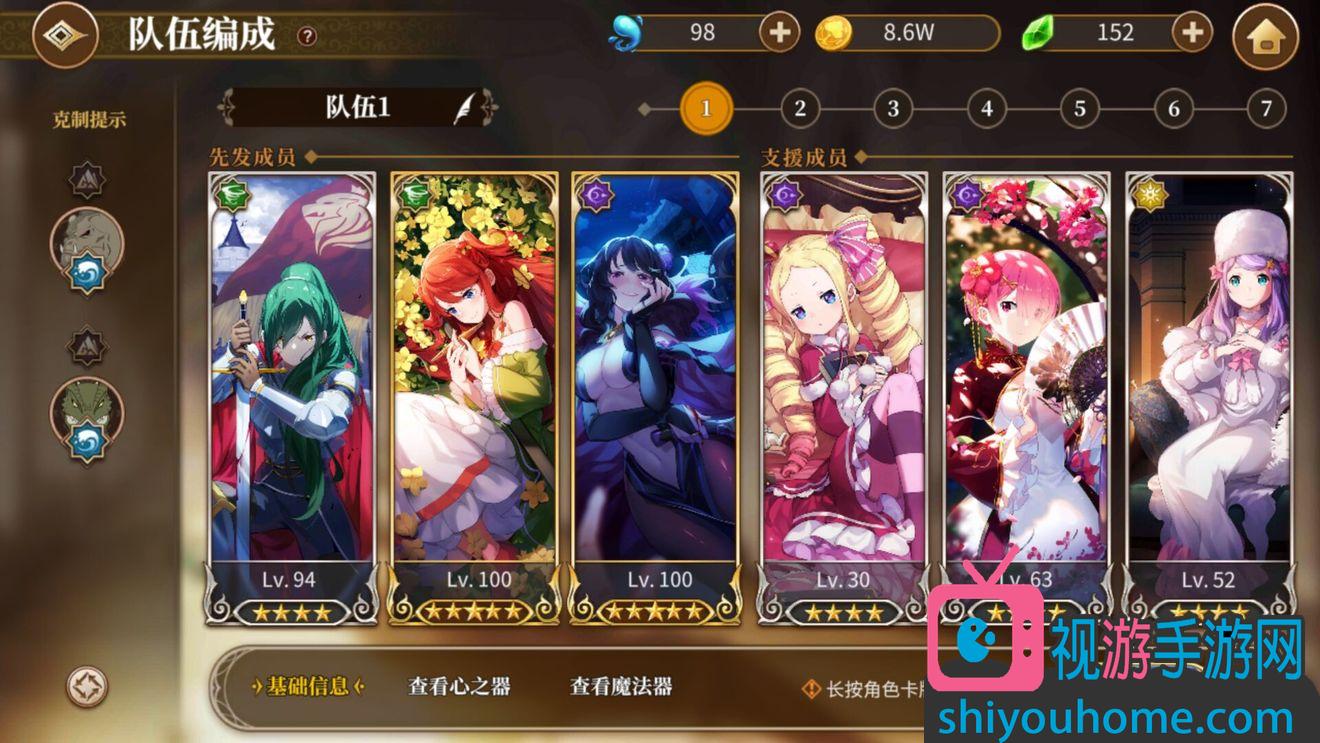Add more blue stamina currency
Image resolution: width=1320 pixels, height=743 pixels.
(779, 33)
